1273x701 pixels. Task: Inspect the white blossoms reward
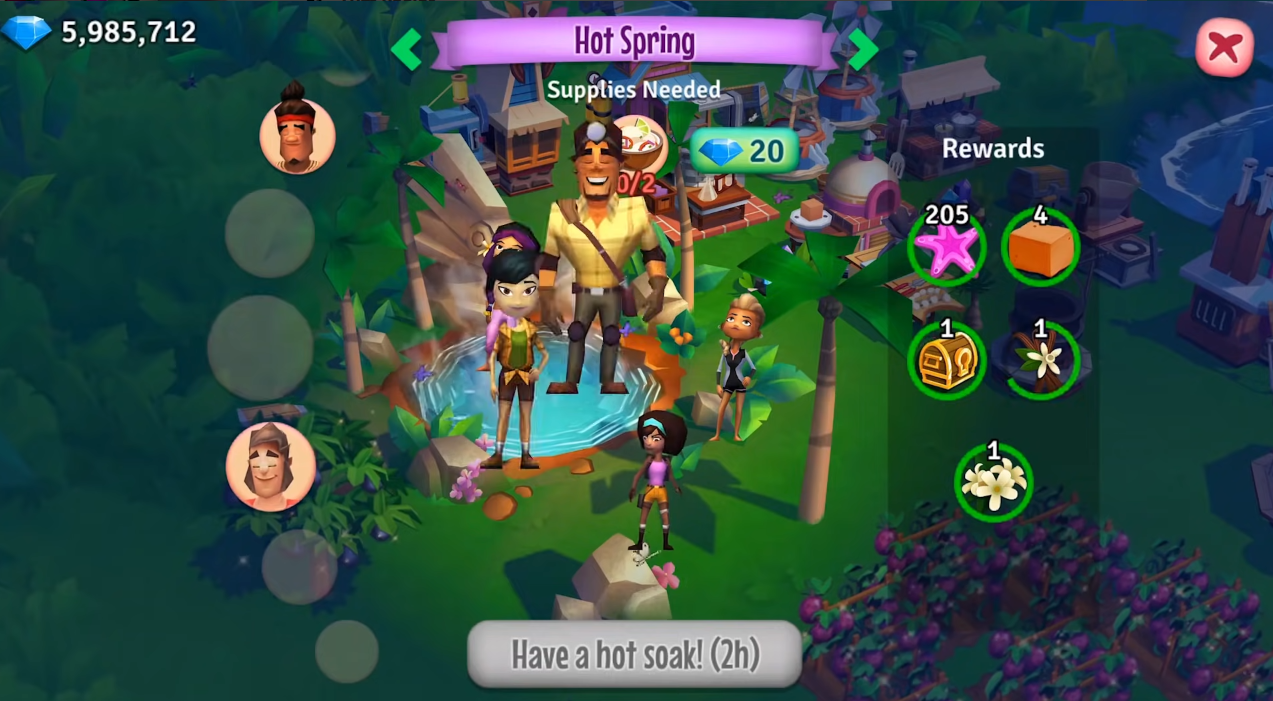[x=993, y=484]
